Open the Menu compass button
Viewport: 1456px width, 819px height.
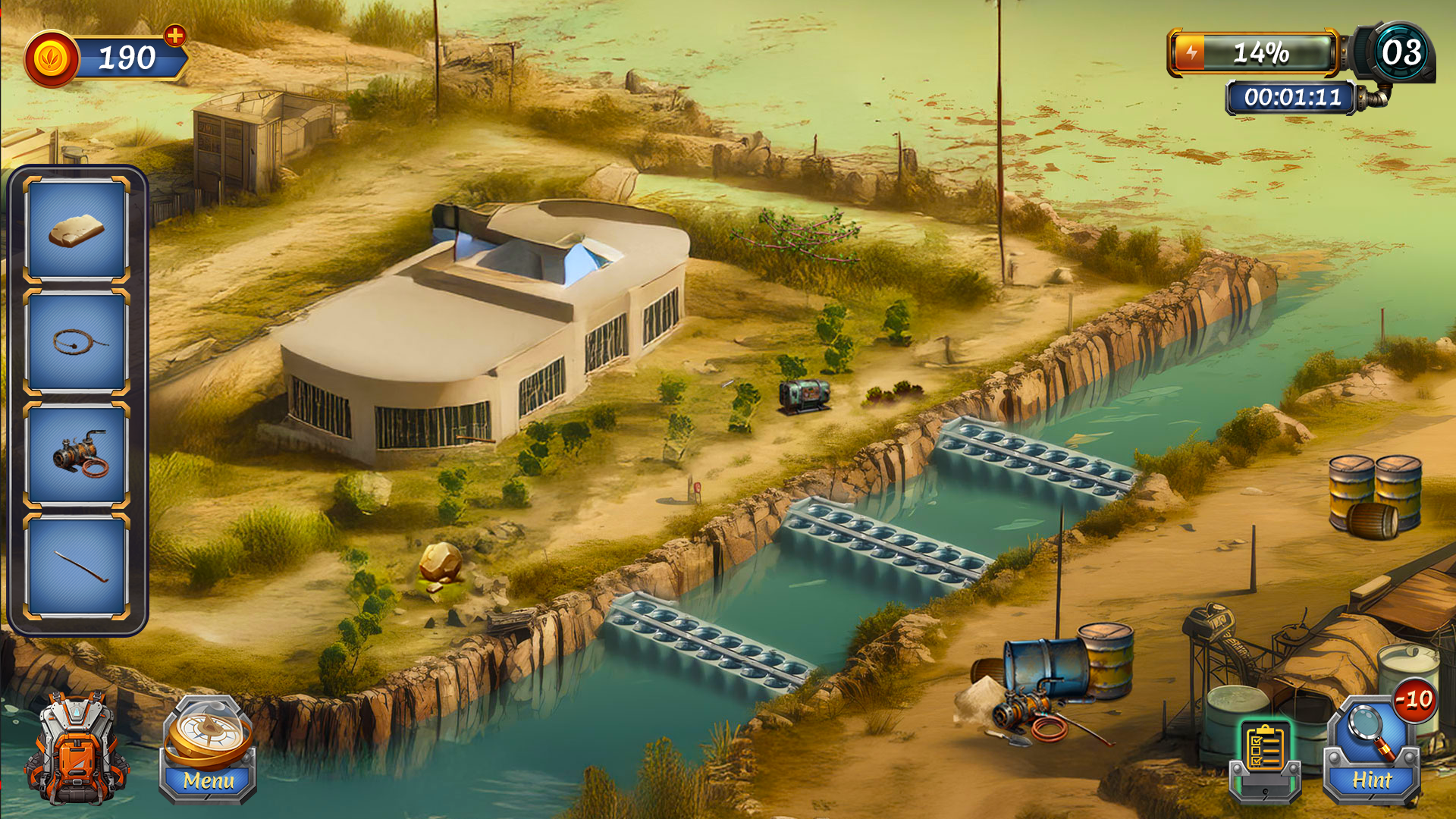[x=208, y=750]
